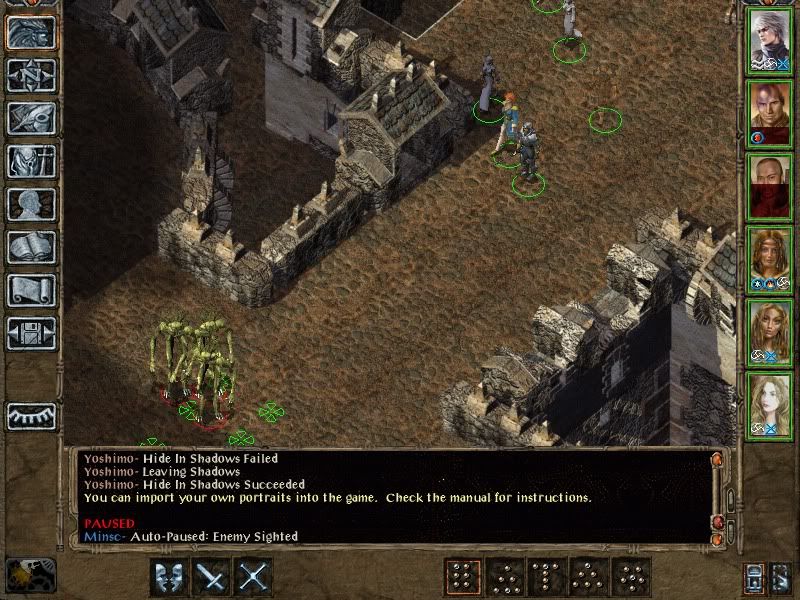800x600 pixels.
Task: Click the Return to Game button
Action: point(30,32)
